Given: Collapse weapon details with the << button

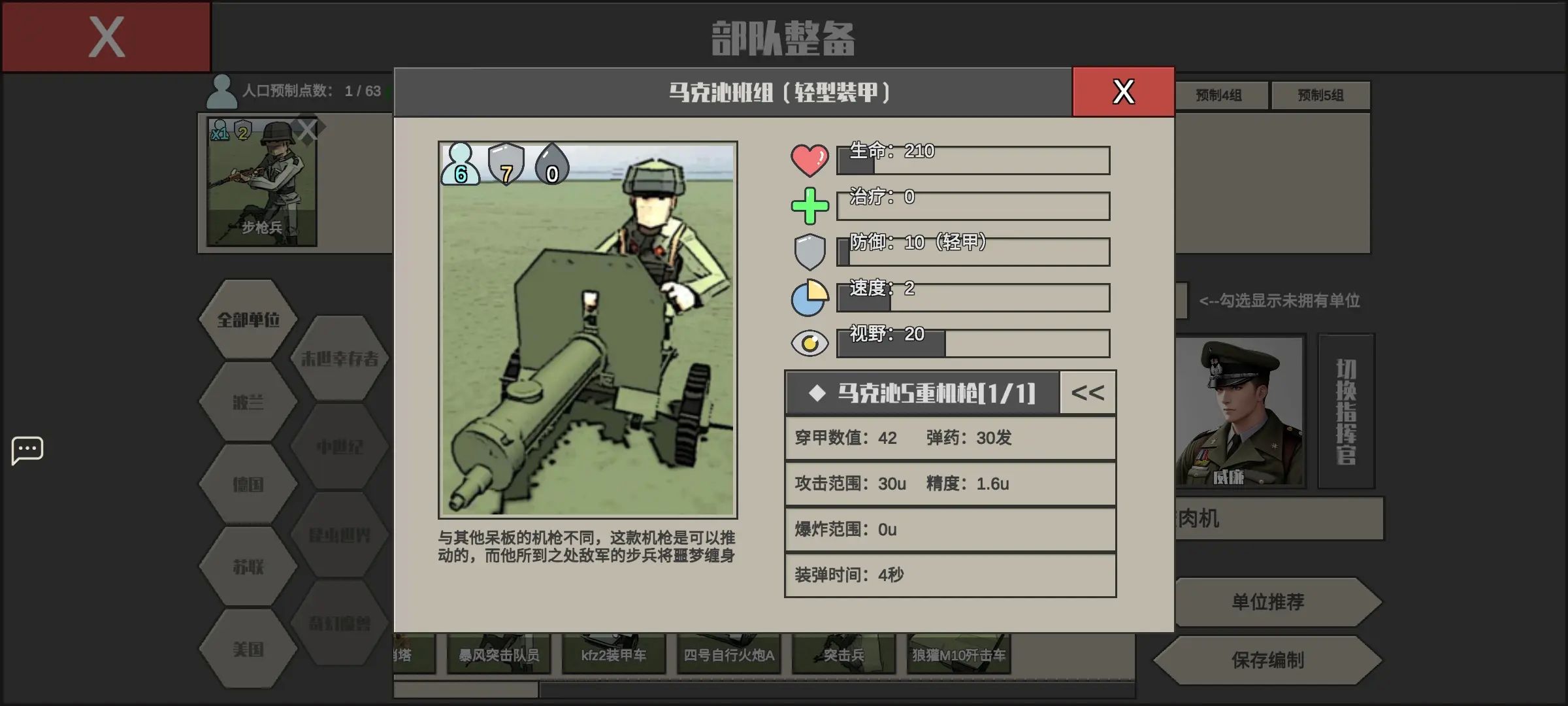Looking at the screenshot, I should pos(1086,392).
